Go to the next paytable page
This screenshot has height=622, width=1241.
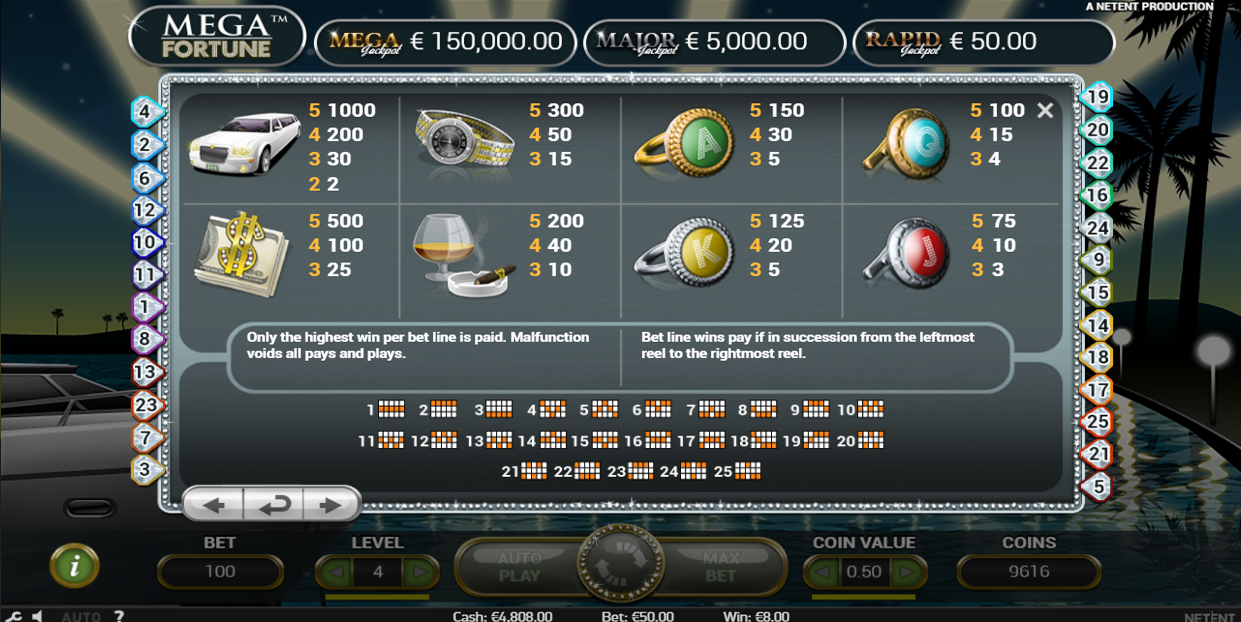[330, 506]
